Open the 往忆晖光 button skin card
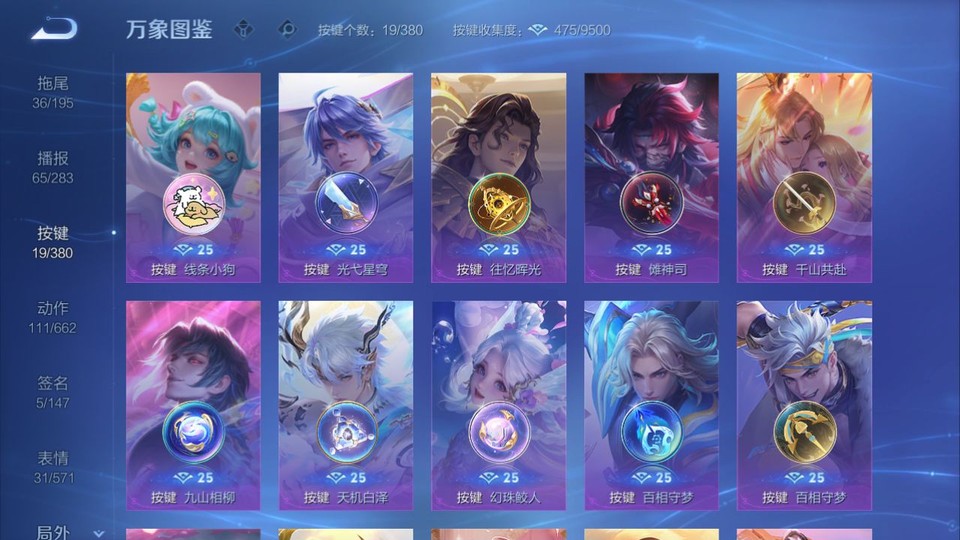The height and width of the screenshot is (540, 960). pos(498,177)
